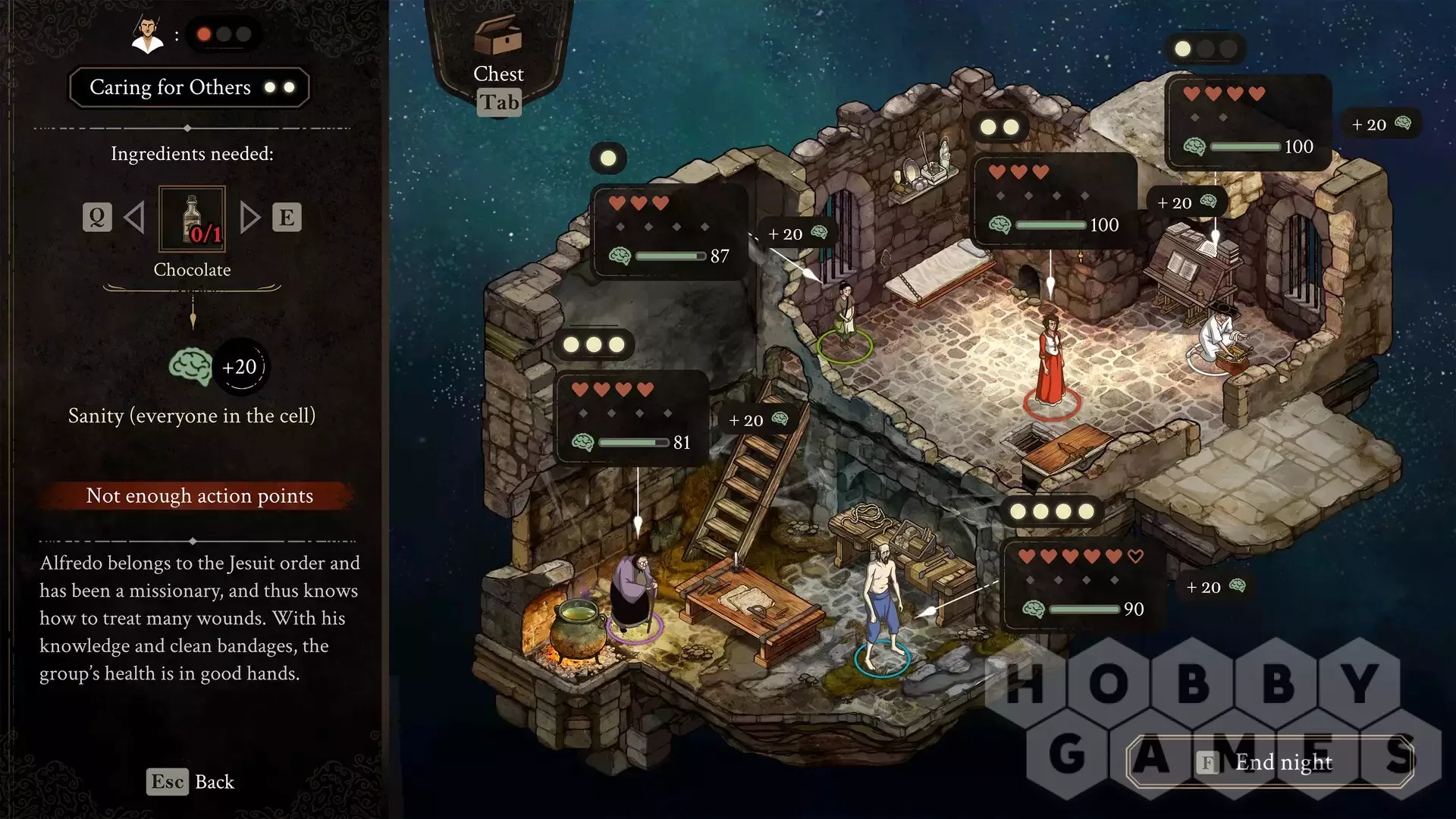The width and height of the screenshot is (1456, 819).
Task: Select the Chocolate ingredient slot
Action: tap(192, 219)
